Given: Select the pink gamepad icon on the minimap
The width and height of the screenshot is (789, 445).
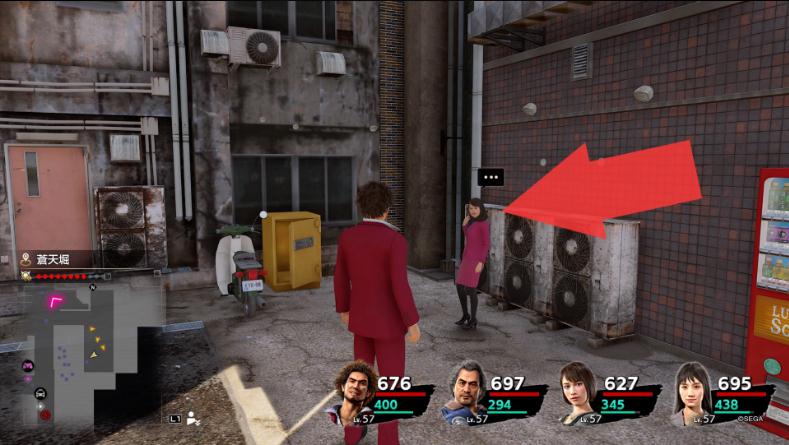Looking at the screenshot, I should (x=28, y=366).
